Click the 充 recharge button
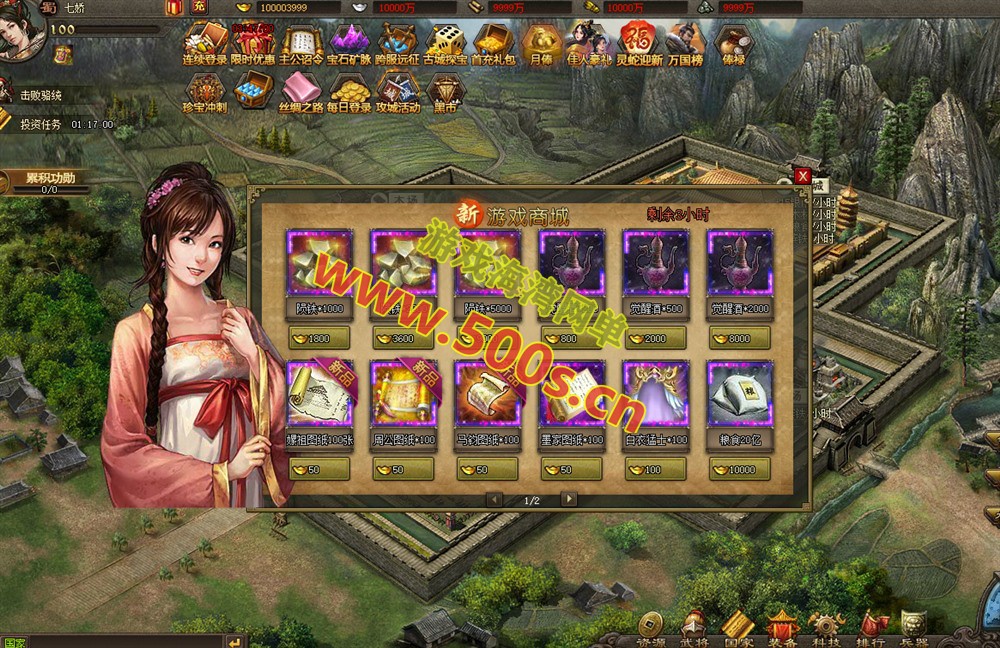This screenshot has height=648, width=1000. [199, 7]
